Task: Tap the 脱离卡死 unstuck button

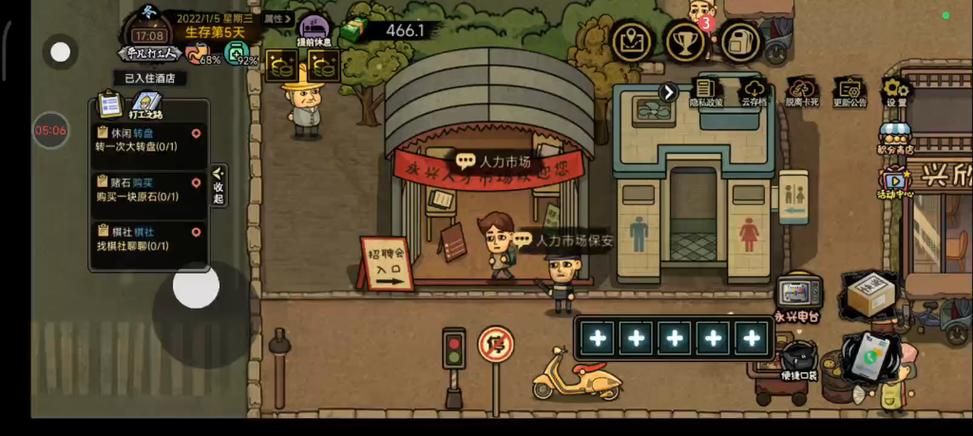Action: (x=801, y=92)
